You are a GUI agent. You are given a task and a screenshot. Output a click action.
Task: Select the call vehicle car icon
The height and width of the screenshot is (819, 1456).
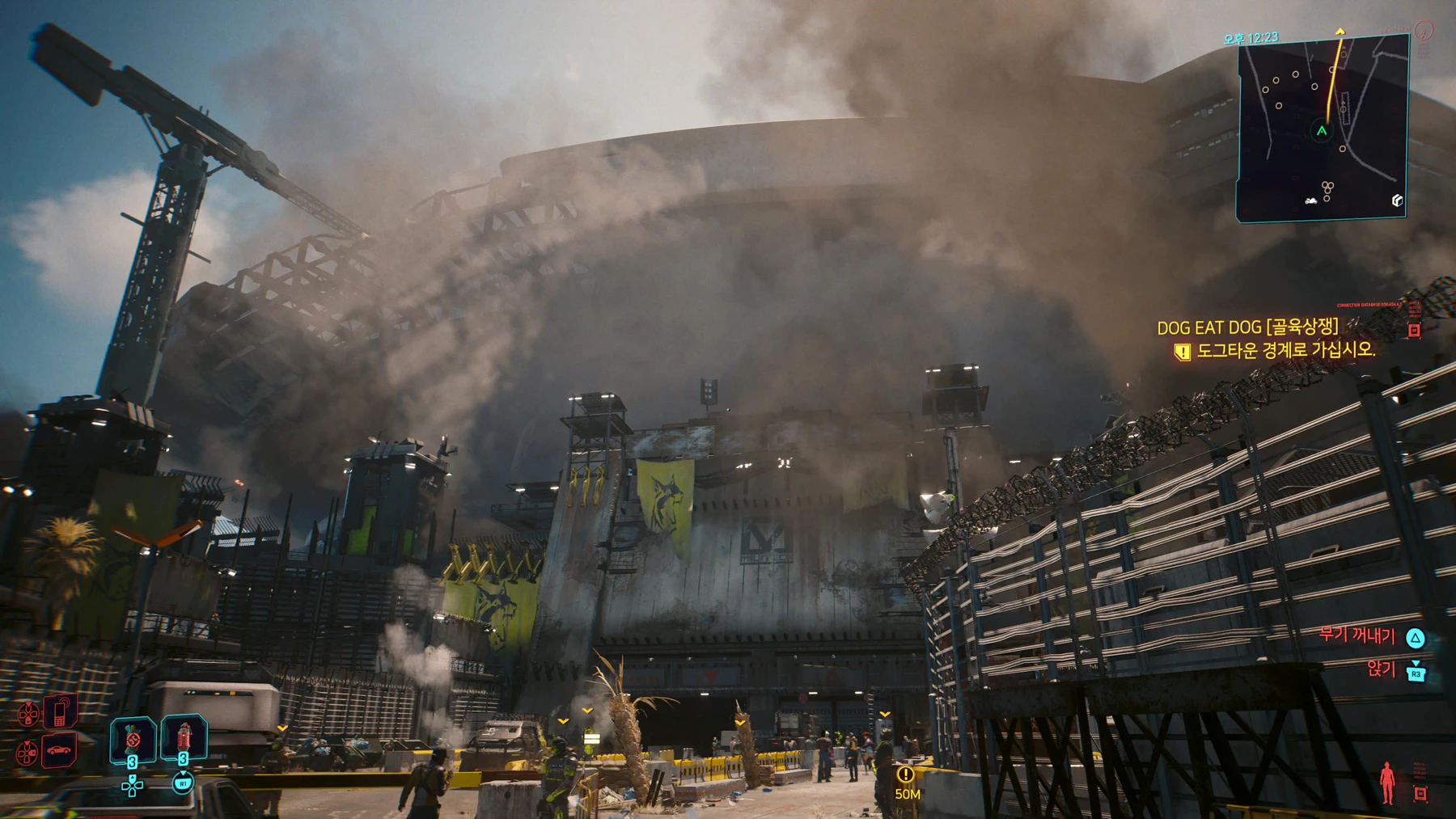59,751
